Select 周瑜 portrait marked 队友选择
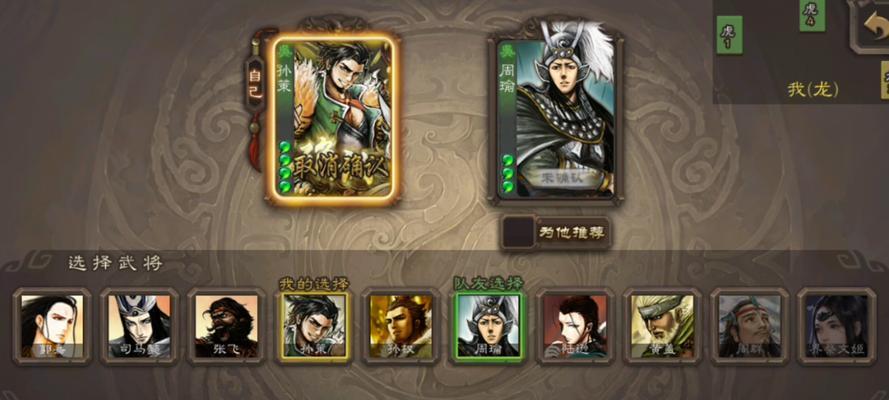This screenshot has height=400, width=889. click(x=485, y=326)
